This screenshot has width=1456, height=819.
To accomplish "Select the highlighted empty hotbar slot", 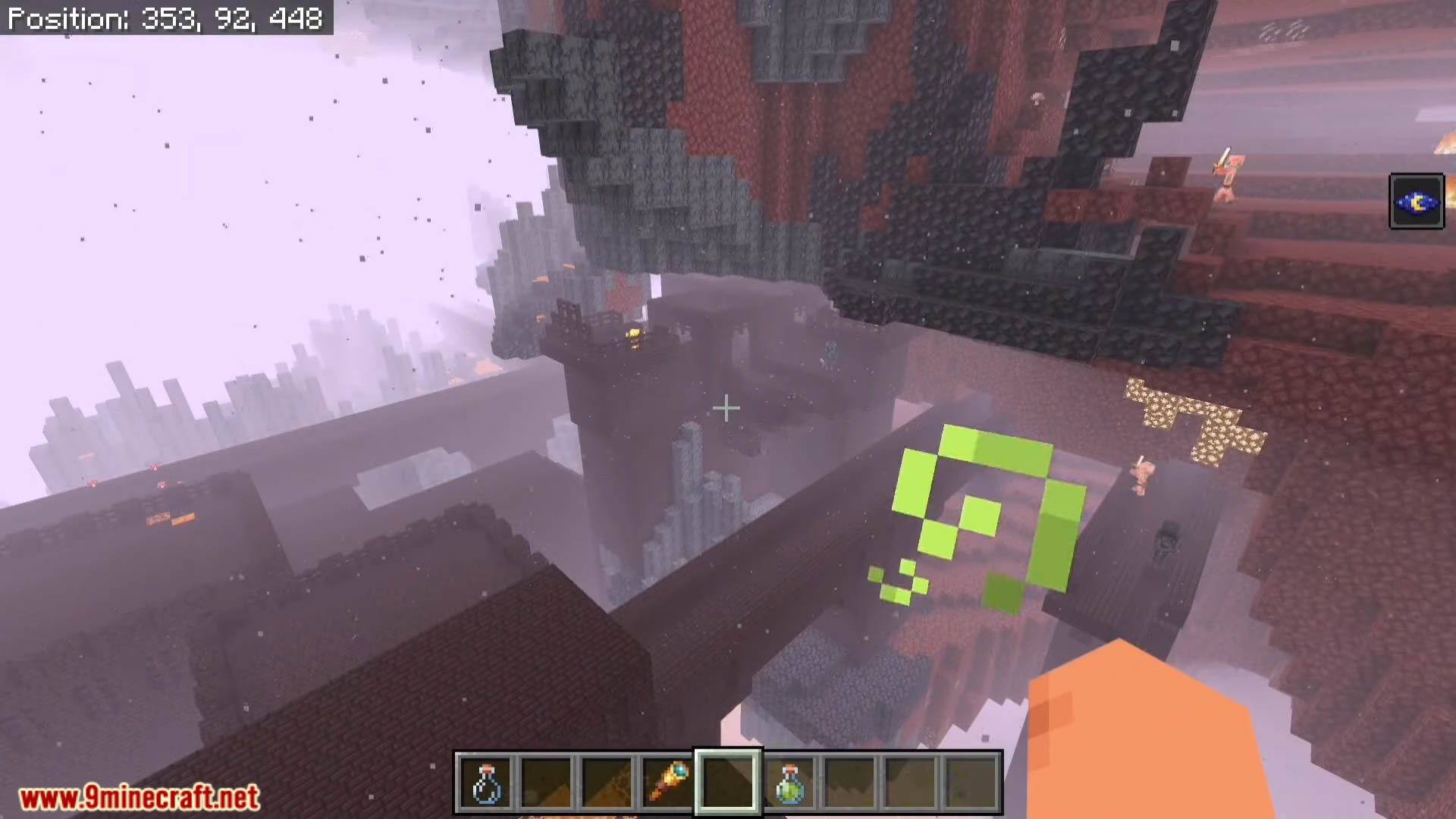I will (x=728, y=783).
